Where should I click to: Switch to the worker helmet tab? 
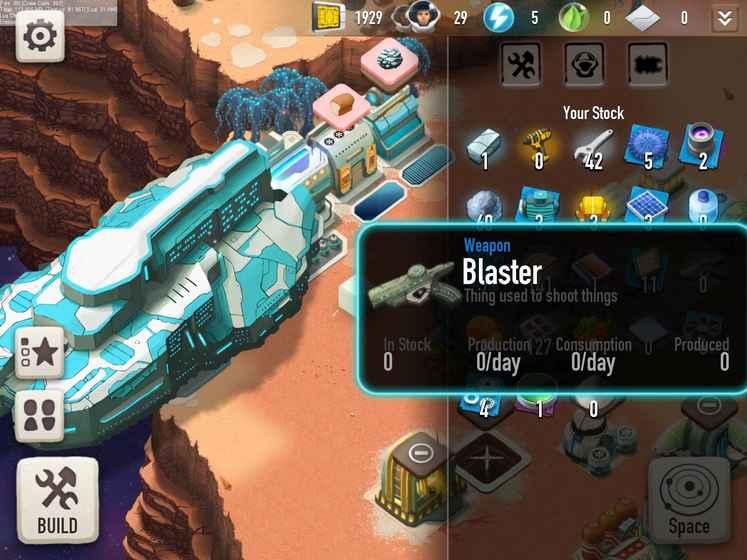tap(583, 64)
